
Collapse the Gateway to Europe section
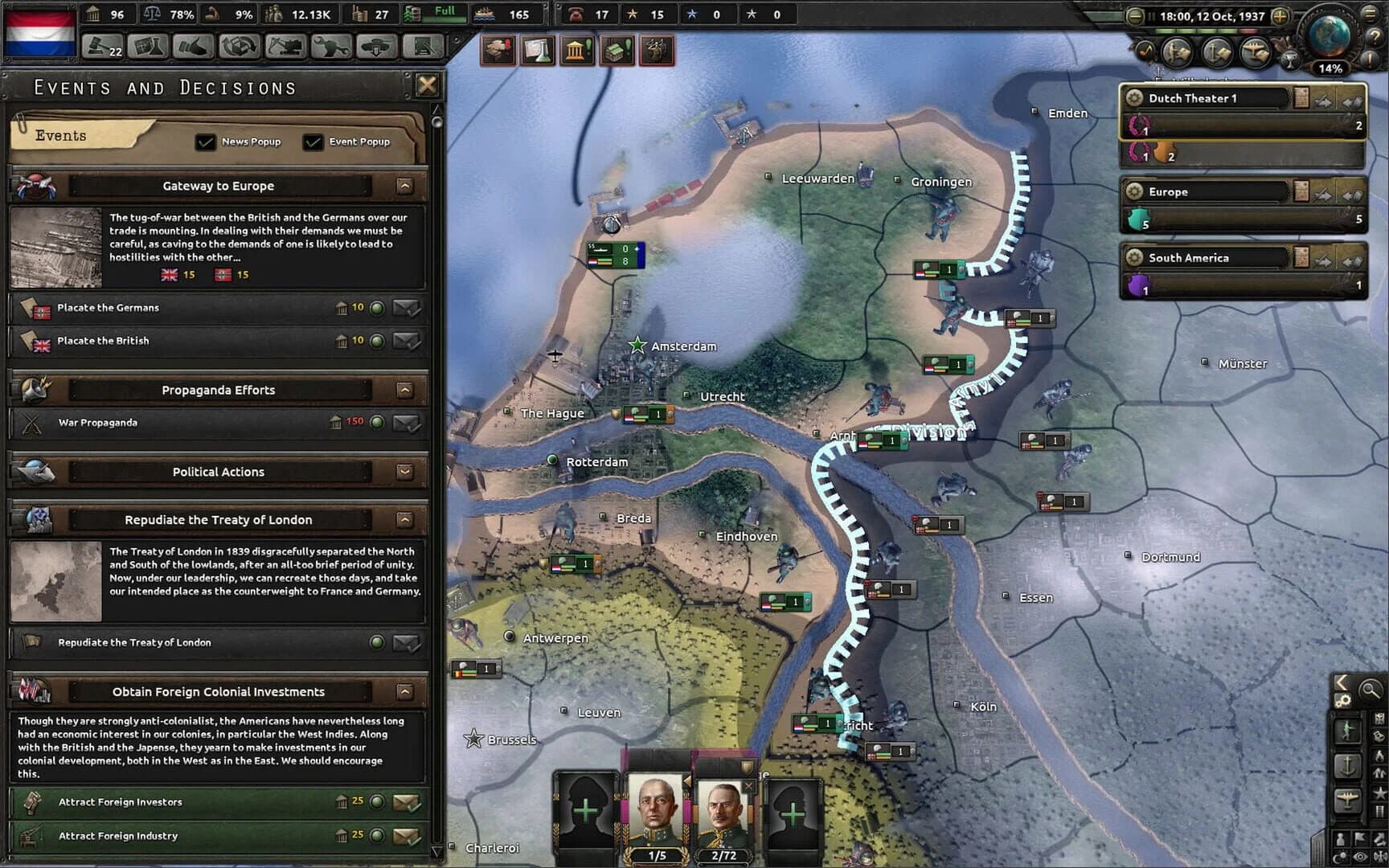coord(404,186)
